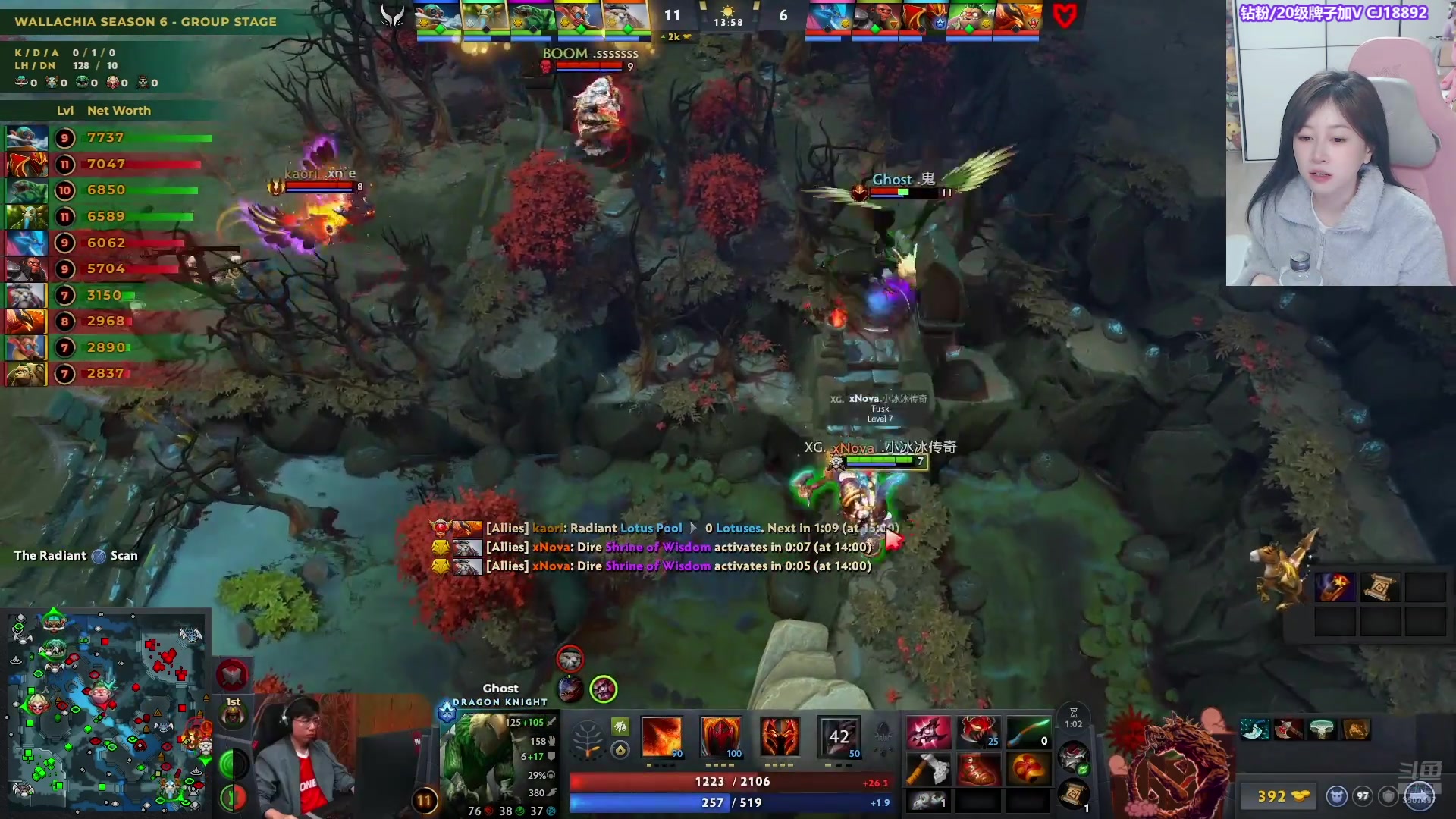The image size is (1456, 819).
Task: Use the Quelling Blade axe item
Action: click(927, 770)
